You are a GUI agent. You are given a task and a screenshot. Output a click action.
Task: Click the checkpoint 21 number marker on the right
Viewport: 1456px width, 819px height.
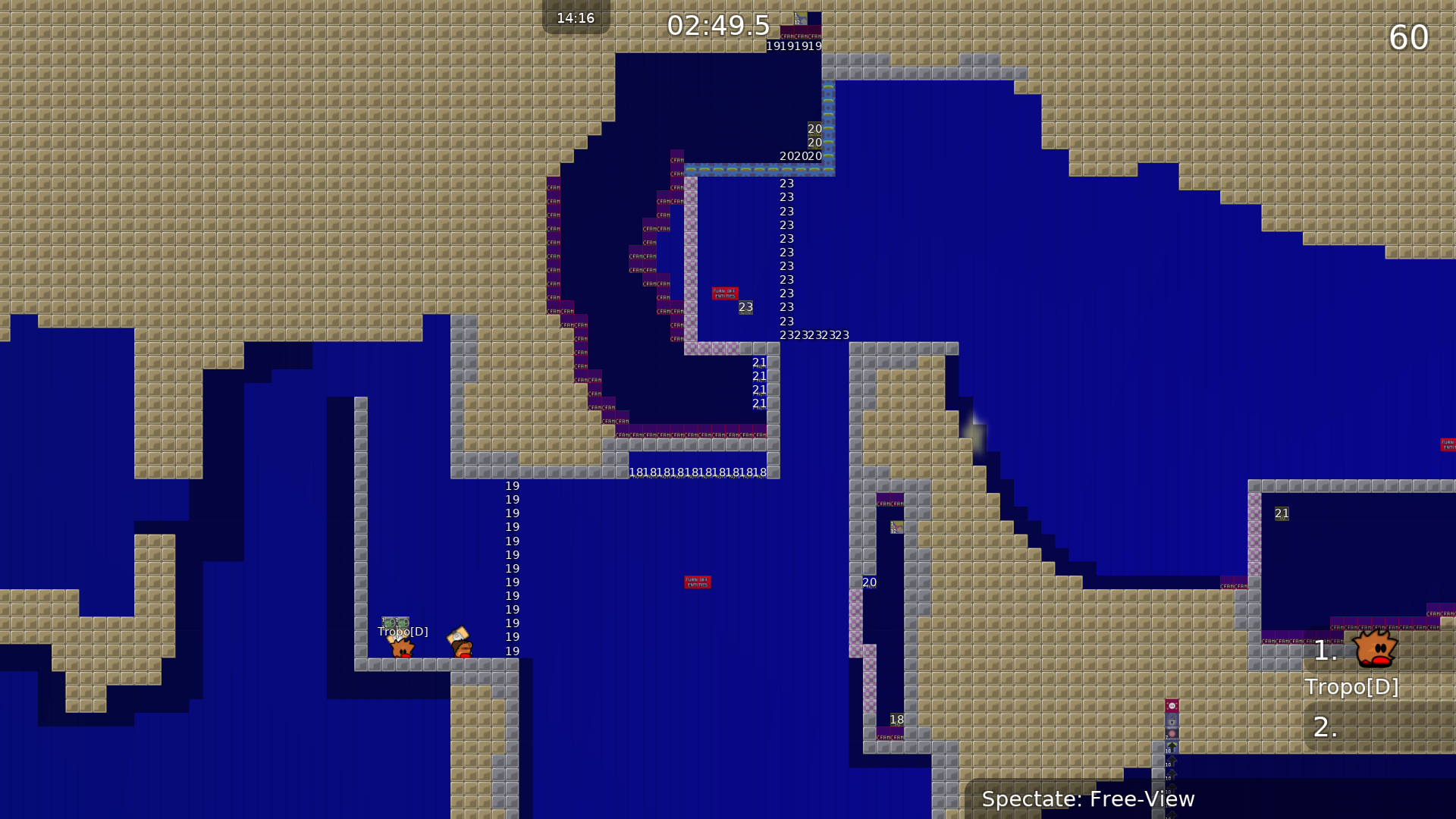coord(1282,513)
